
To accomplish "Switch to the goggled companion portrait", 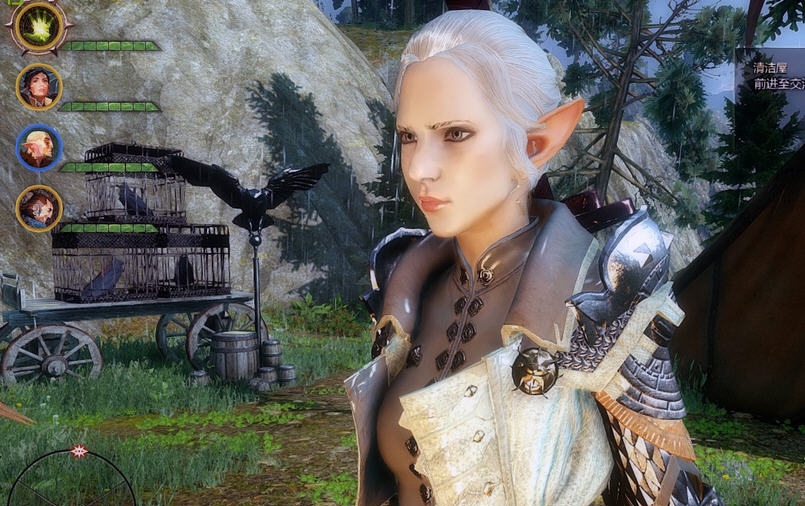I will click(39, 208).
